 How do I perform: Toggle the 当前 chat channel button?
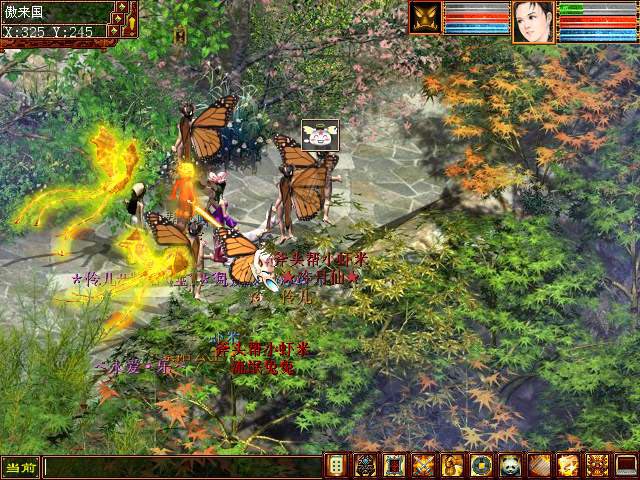click(x=20, y=467)
